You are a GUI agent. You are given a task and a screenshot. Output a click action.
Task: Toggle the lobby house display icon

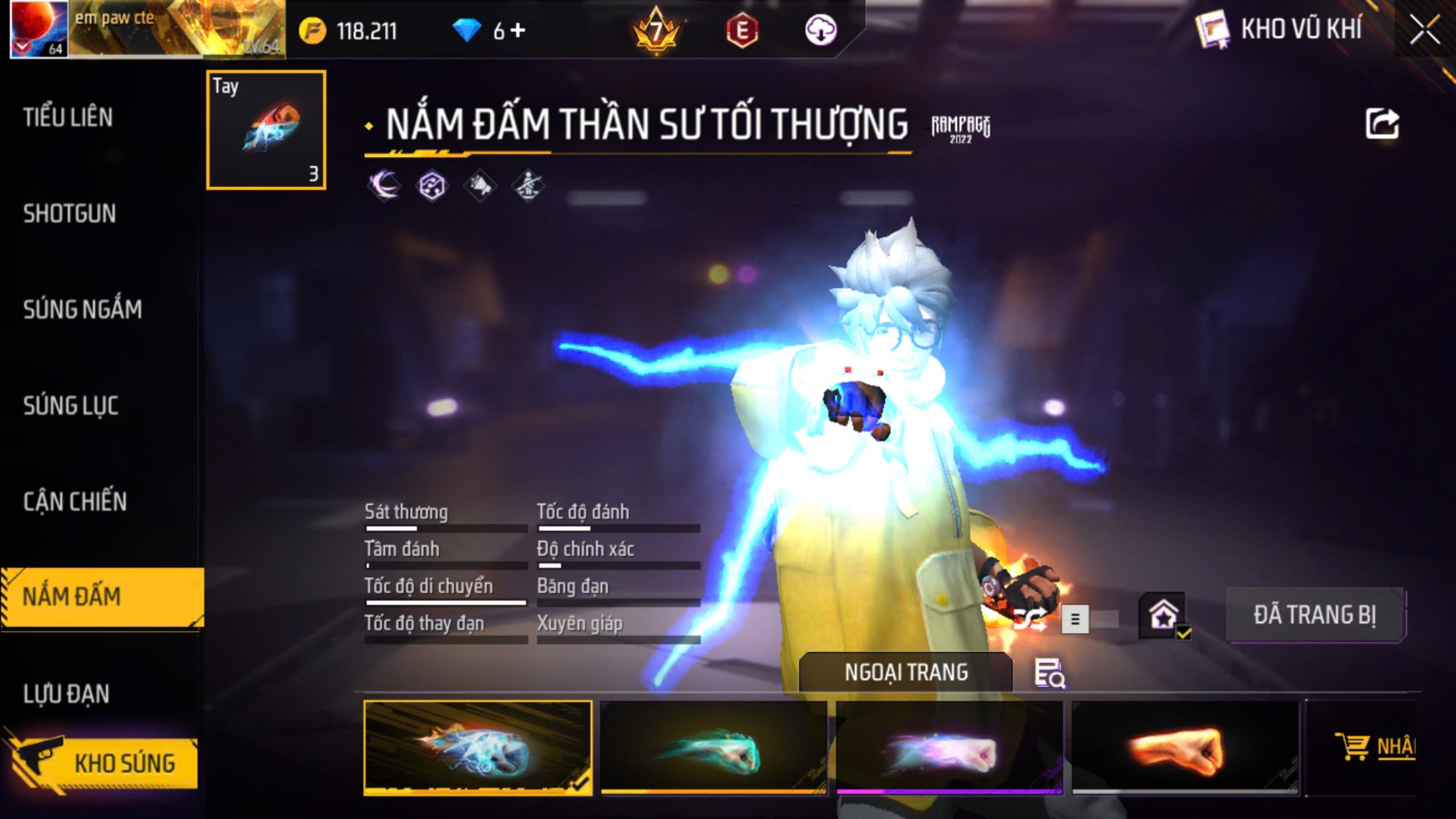coord(1163,616)
